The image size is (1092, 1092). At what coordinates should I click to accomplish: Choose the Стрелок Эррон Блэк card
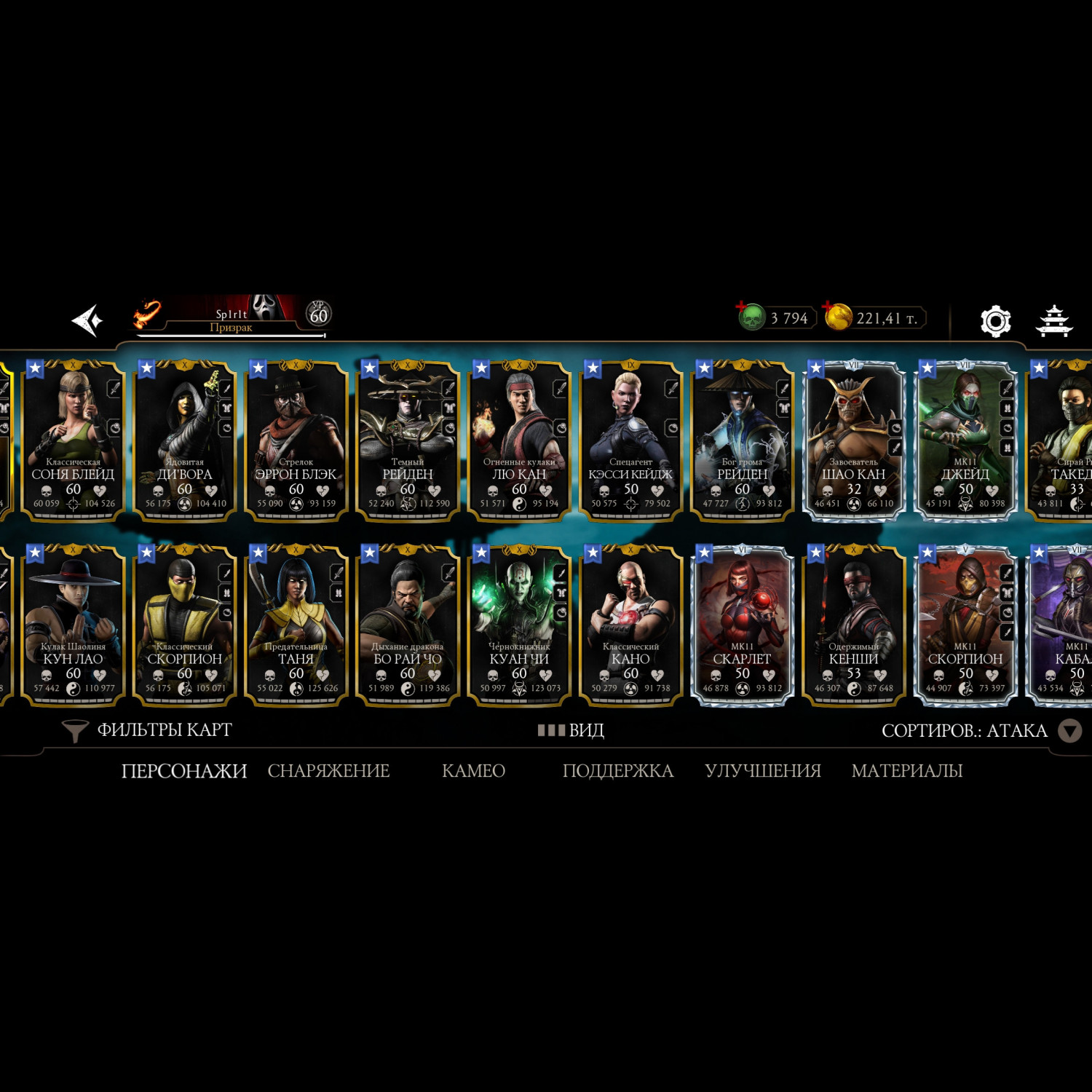click(x=296, y=440)
